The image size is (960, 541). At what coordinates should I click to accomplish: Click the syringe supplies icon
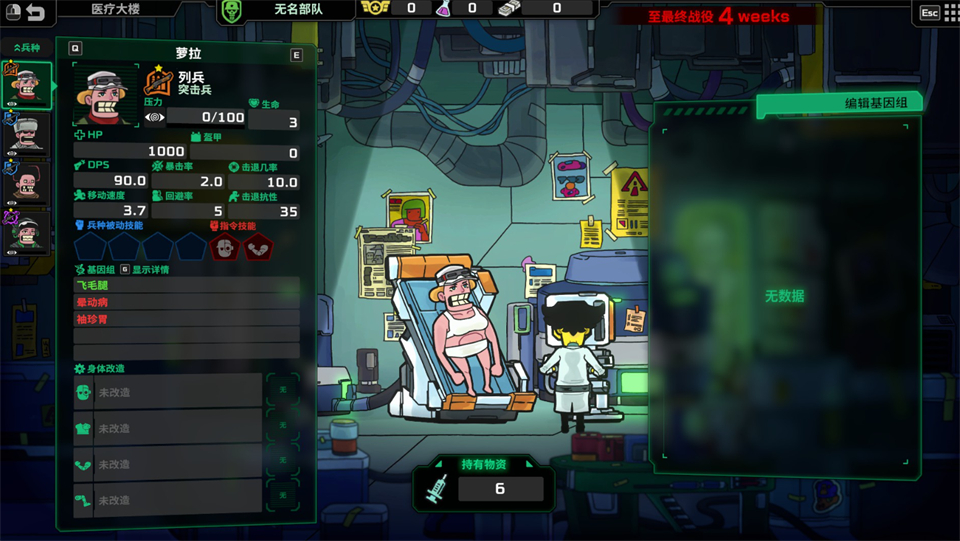[437, 489]
